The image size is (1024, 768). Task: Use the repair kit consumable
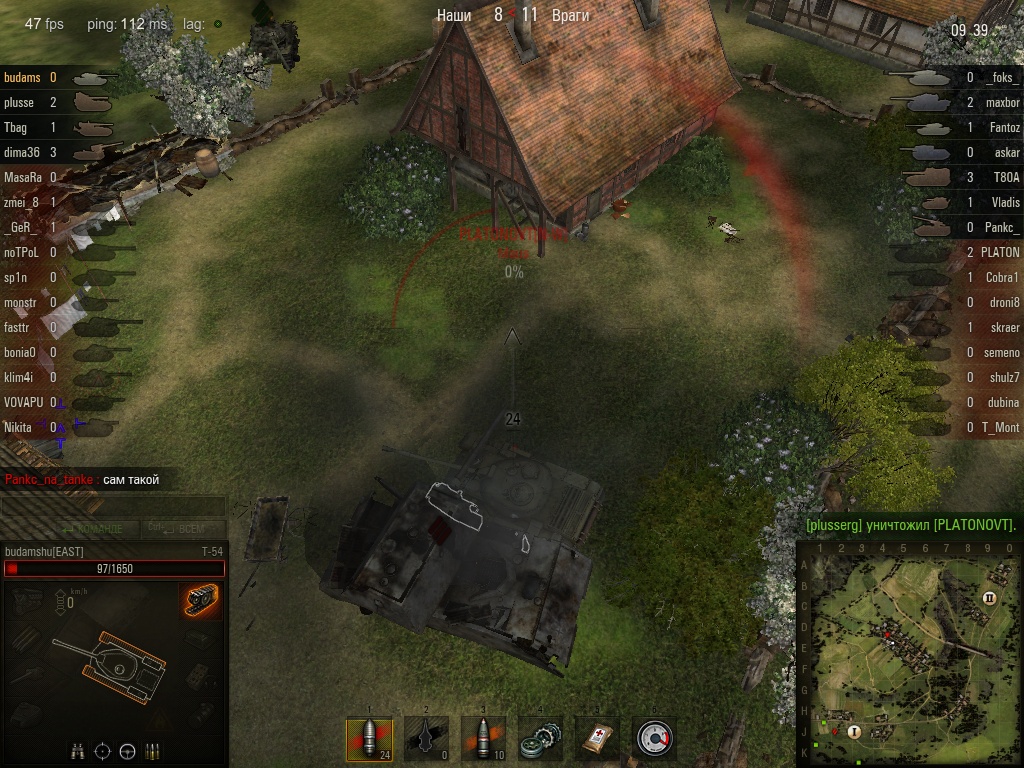[540, 739]
